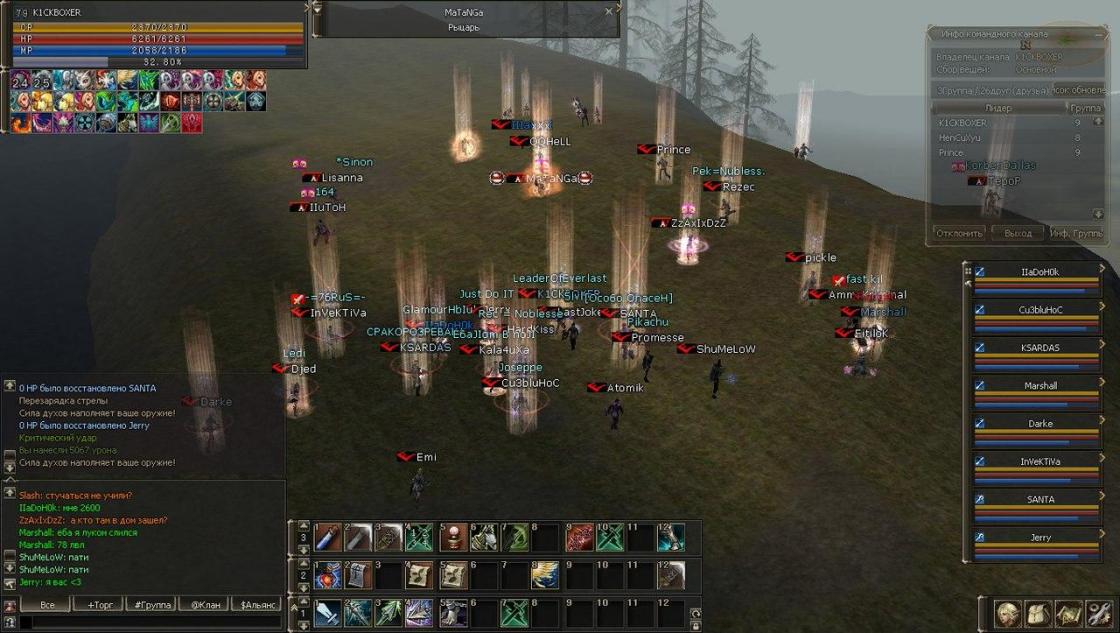The image size is (1120, 633).
Task: Select party member KSARDAS in party list
Action: pyautogui.click(x=1039, y=348)
